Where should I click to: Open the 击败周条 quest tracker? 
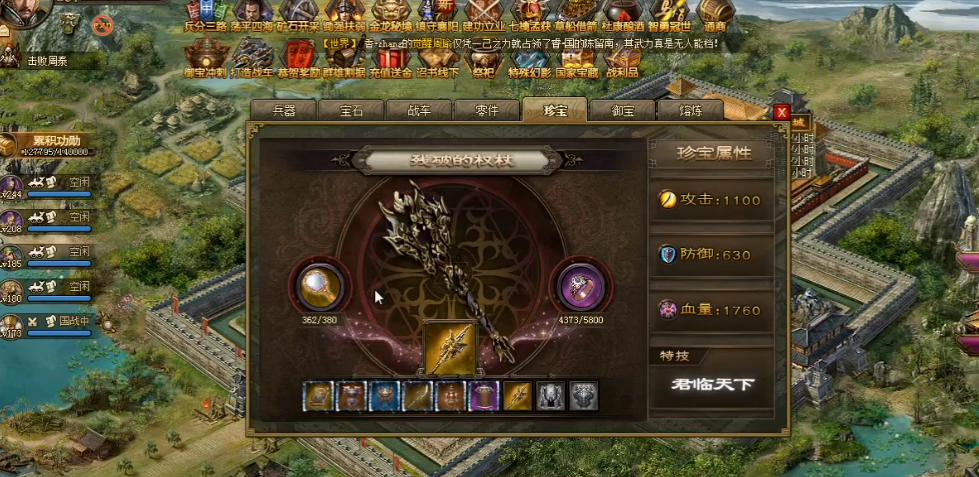52,60
